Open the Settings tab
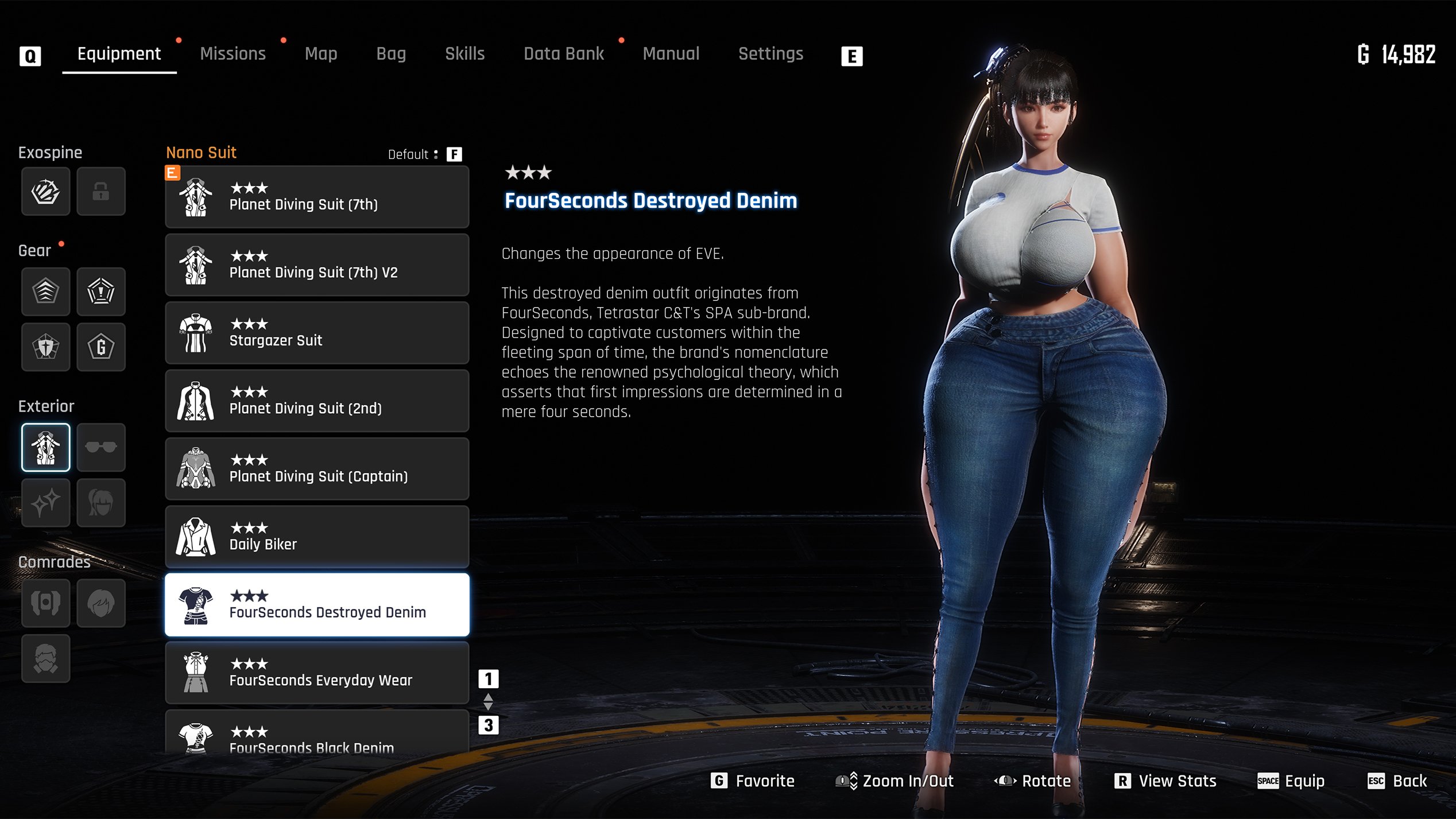The height and width of the screenshot is (819, 1456). pos(770,54)
